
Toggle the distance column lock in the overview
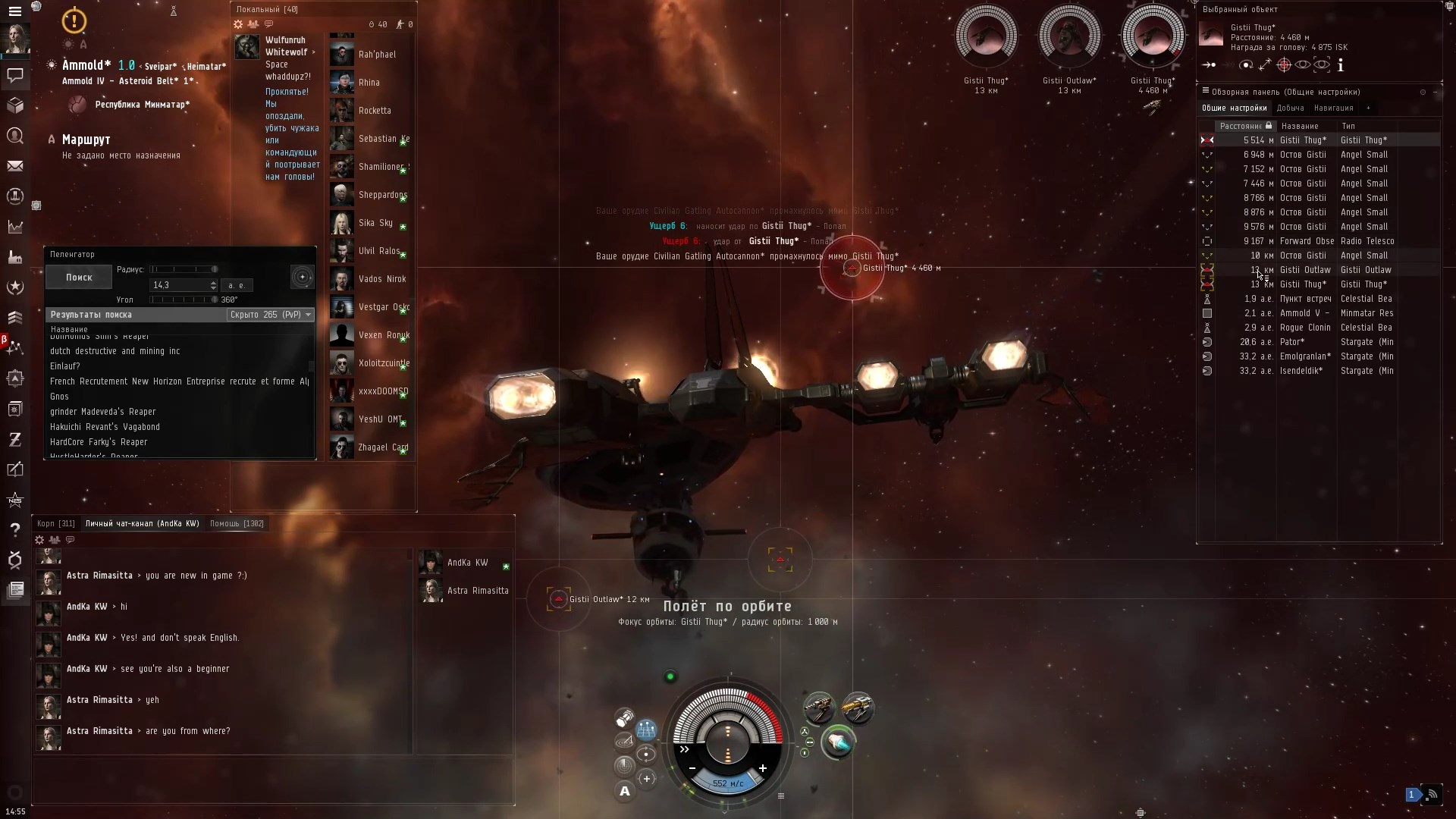pos(1269,126)
